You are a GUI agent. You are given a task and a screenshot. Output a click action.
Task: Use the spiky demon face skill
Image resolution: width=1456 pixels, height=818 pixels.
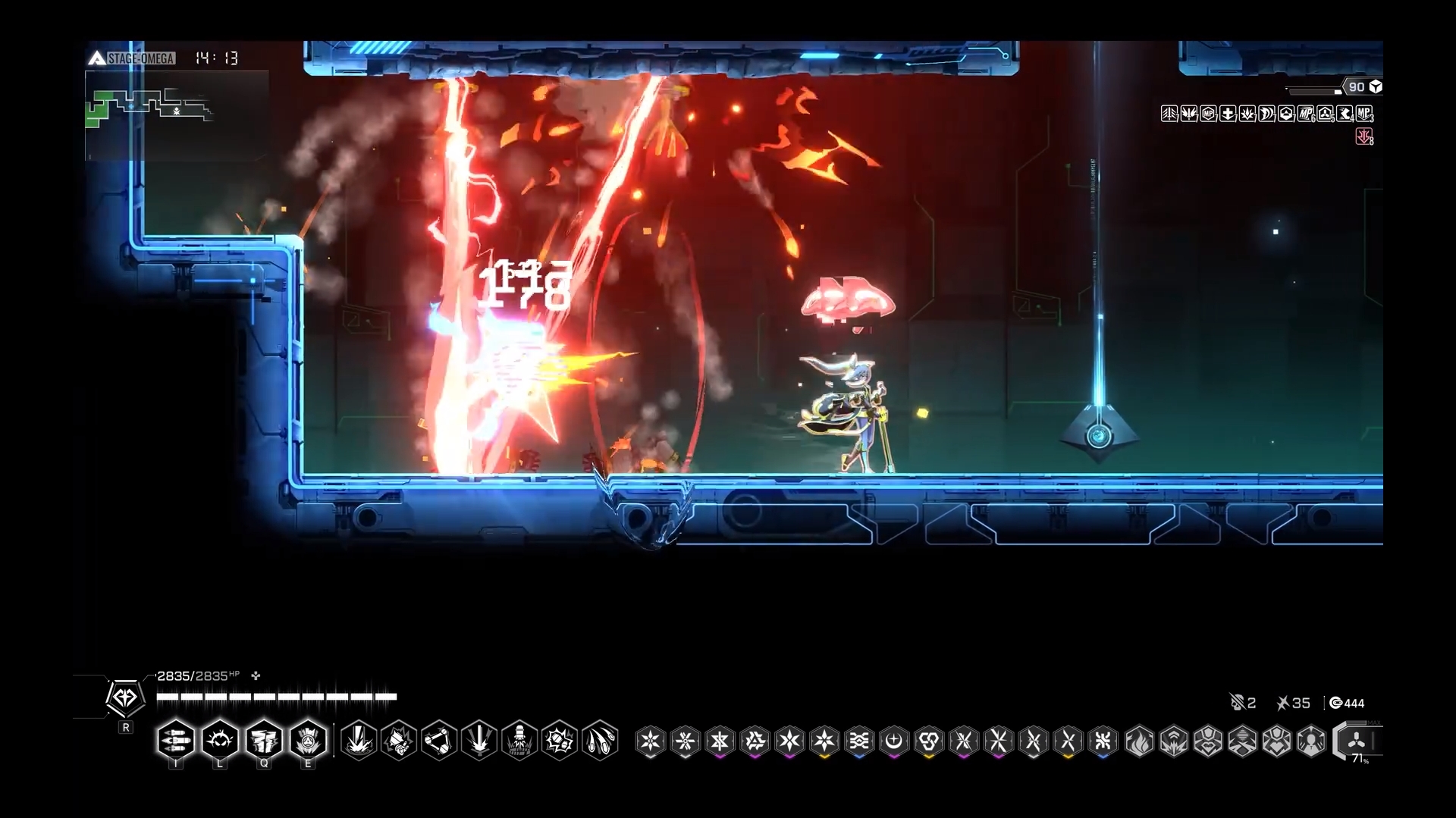pyautogui.click(x=220, y=741)
